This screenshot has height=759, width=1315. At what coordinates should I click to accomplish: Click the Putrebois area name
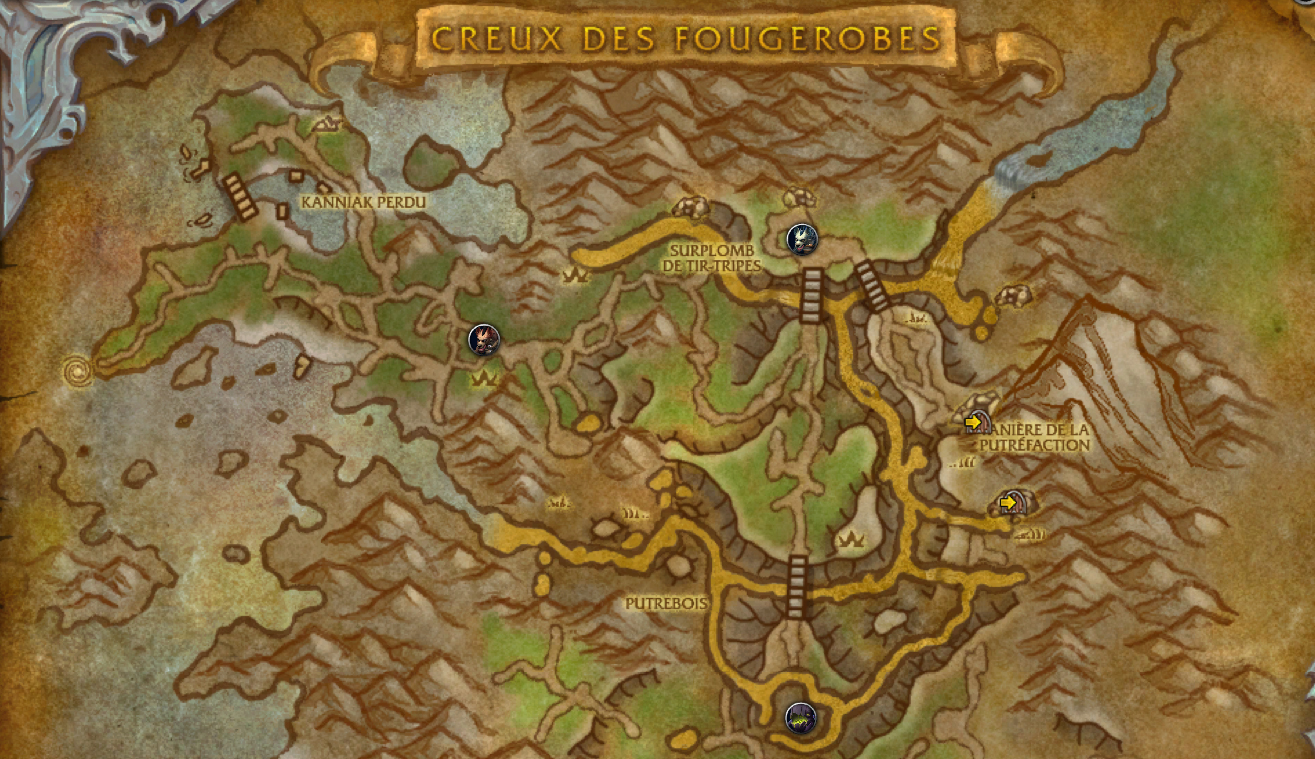click(x=665, y=604)
